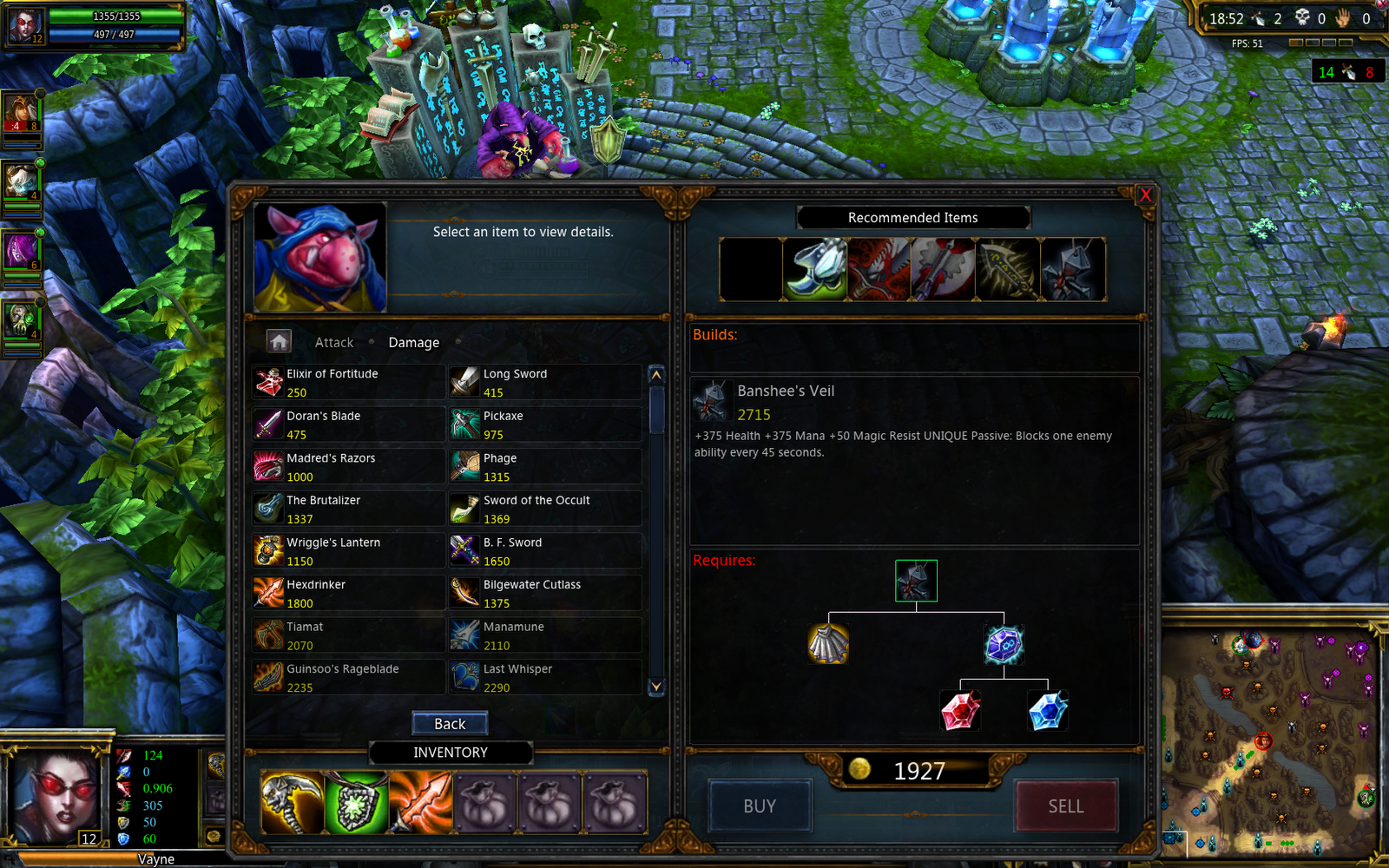Select The Brutalizer item
This screenshot has height=868, width=1389.
click(x=348, y=510)
